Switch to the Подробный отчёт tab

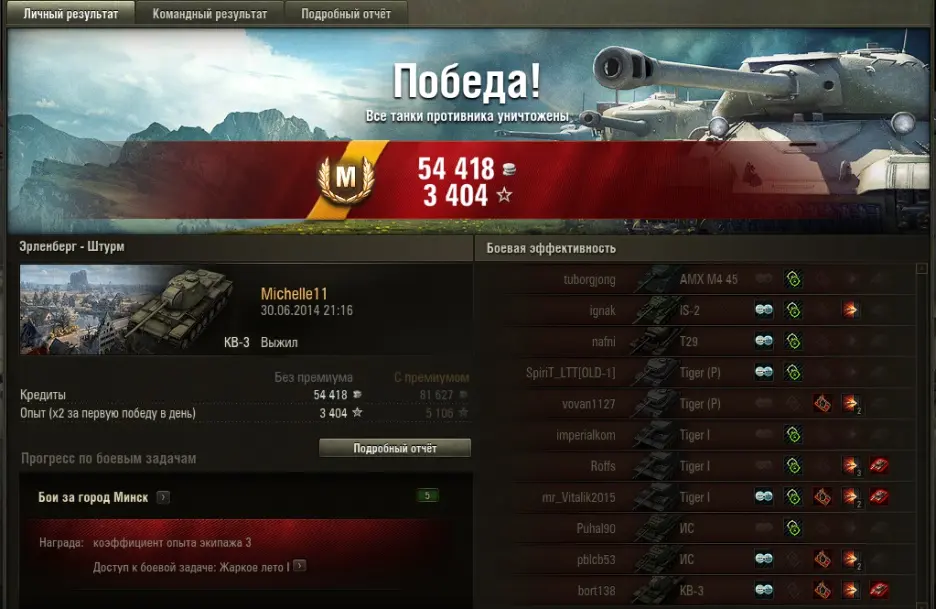346,14
